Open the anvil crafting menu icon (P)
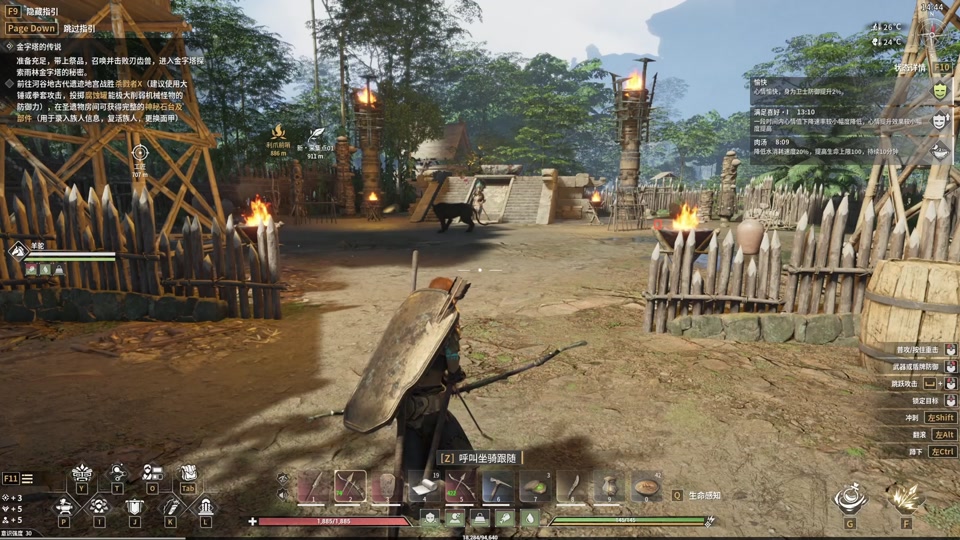960x540 pixels. pyautogui.click(x=64, y=507)
